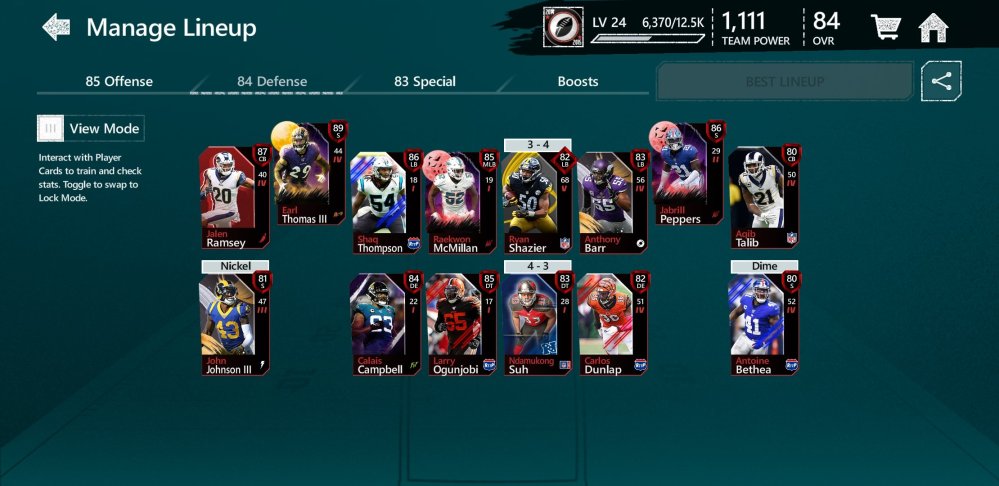Screen dimensions: 999x486
Task: Choose the Shaq Thompson card
Action: coord(385,203)
